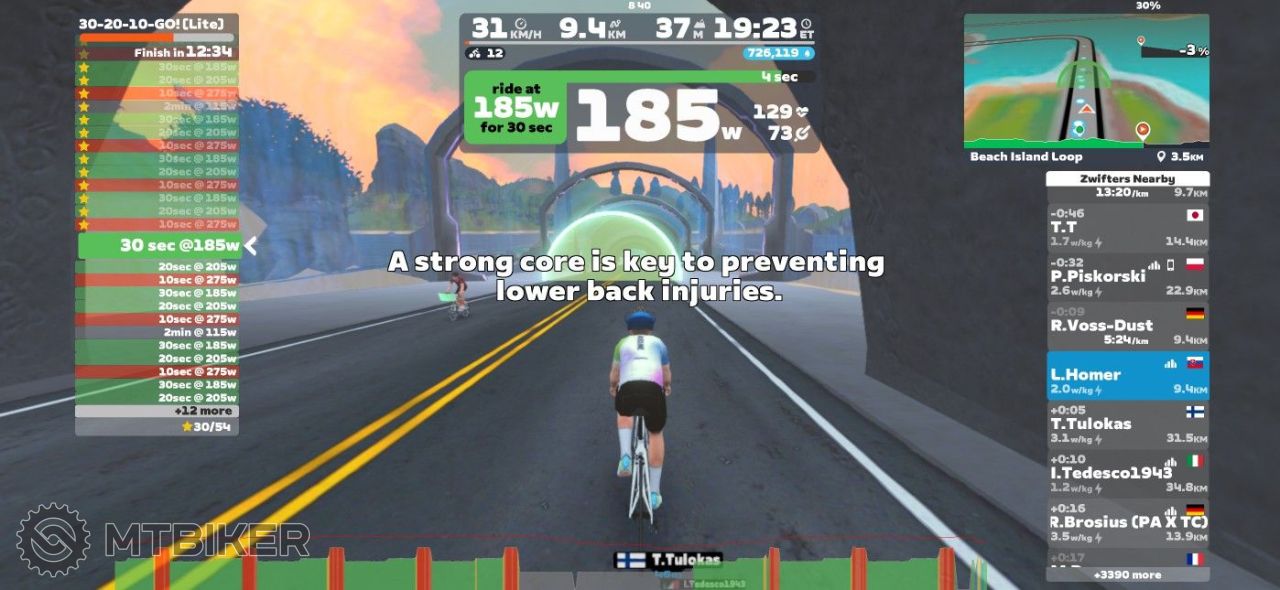Click the current 30 sec @185w interval
The height and width of the screenshot is (590, 1280).
click(x=160, y=246)
